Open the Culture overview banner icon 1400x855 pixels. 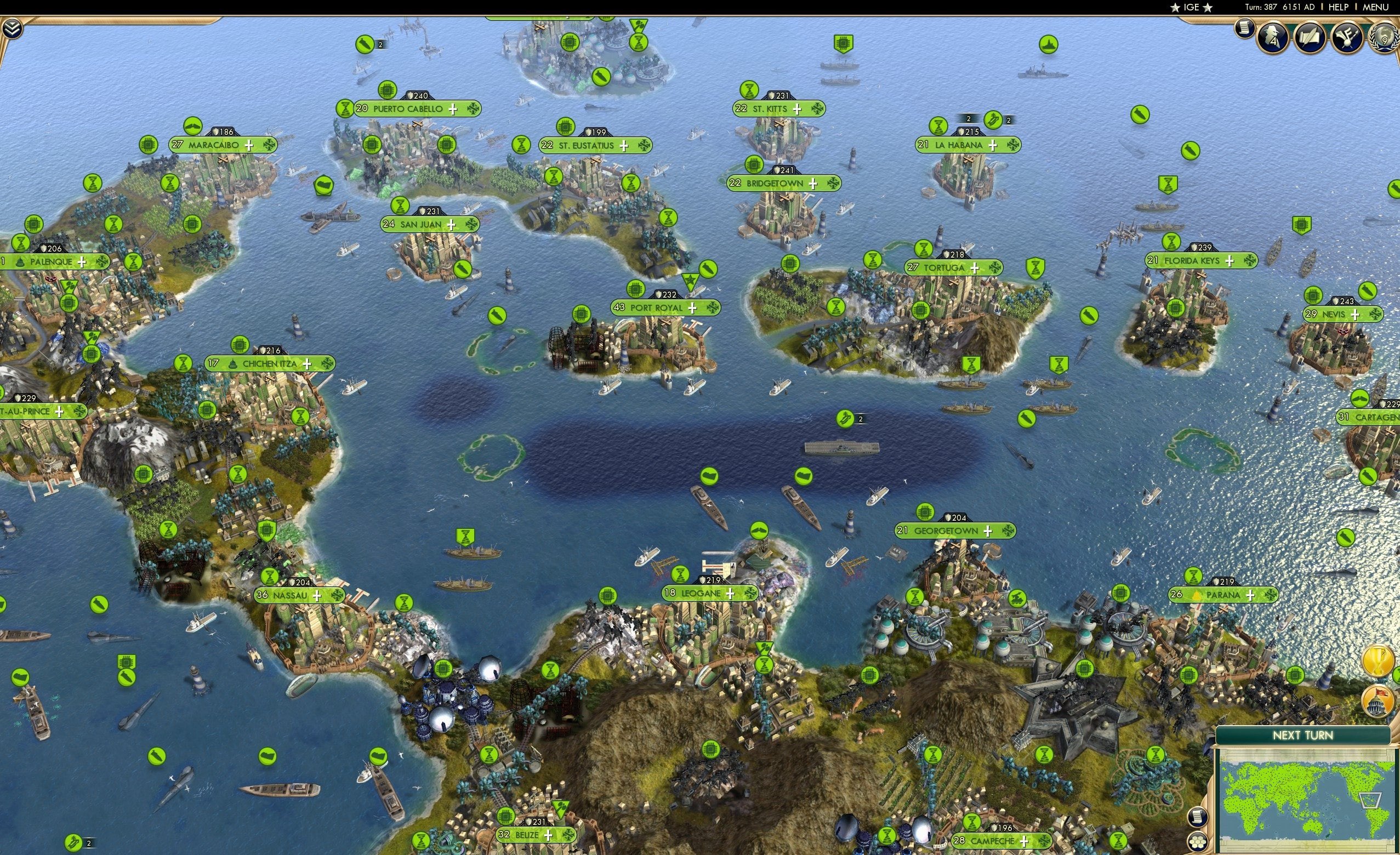pos(1347,38)
